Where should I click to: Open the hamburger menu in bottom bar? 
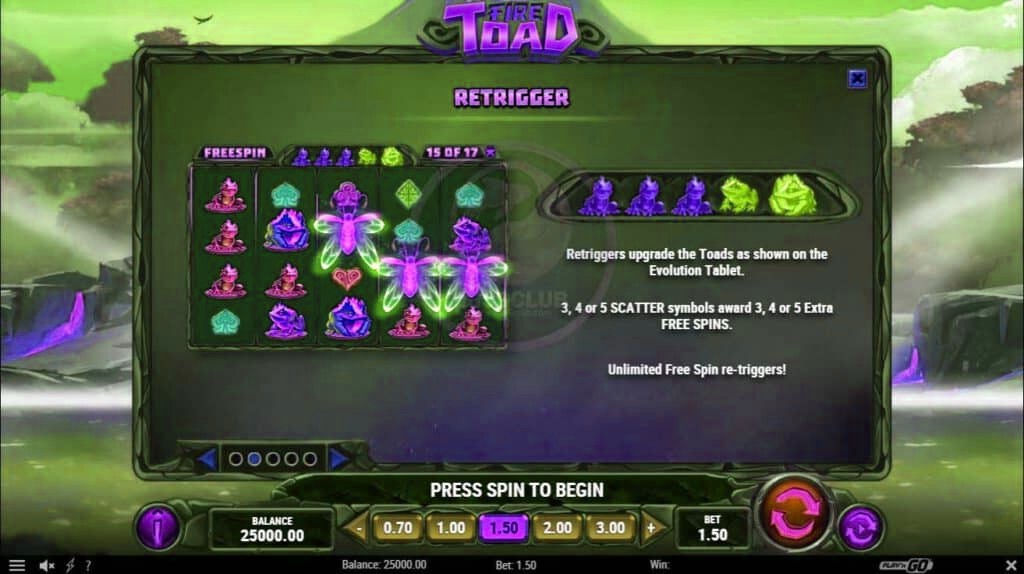(17, 565)
